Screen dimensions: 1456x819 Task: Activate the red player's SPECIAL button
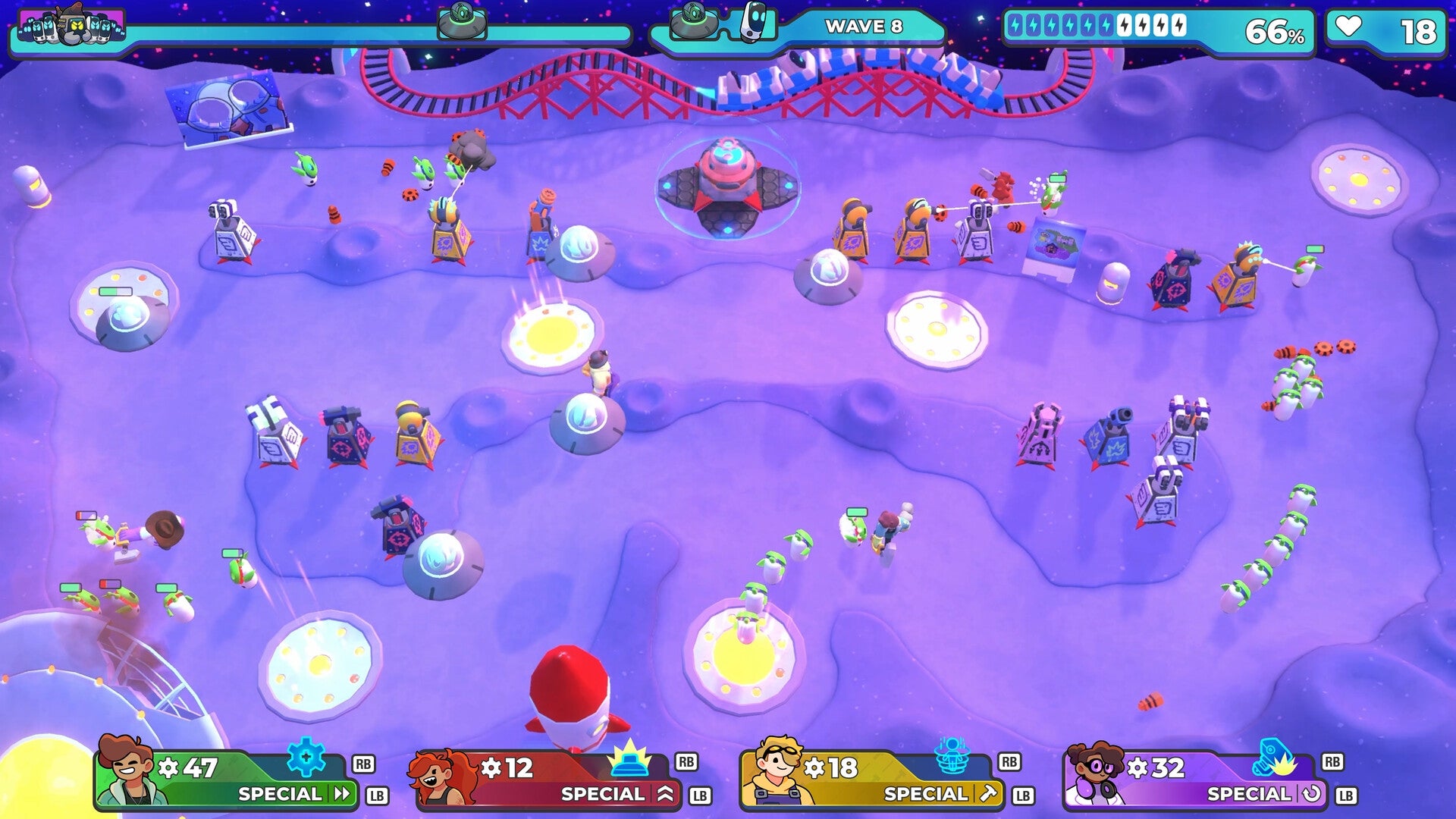tap(603, 795)
